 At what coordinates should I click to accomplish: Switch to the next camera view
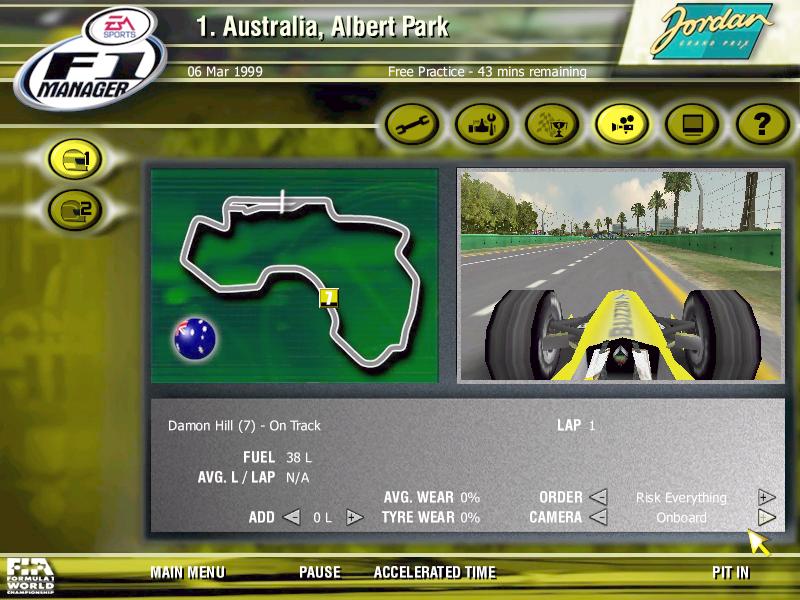click(766, 517)
